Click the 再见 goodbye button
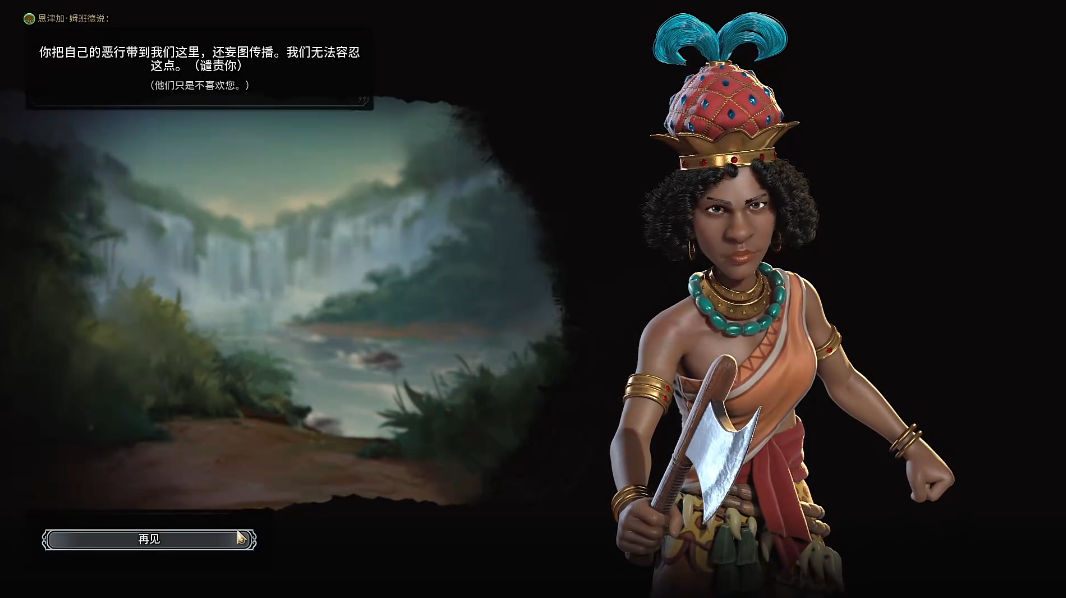Image resolution: width=1066 pixels, height=598 pixels. point(149,539)
